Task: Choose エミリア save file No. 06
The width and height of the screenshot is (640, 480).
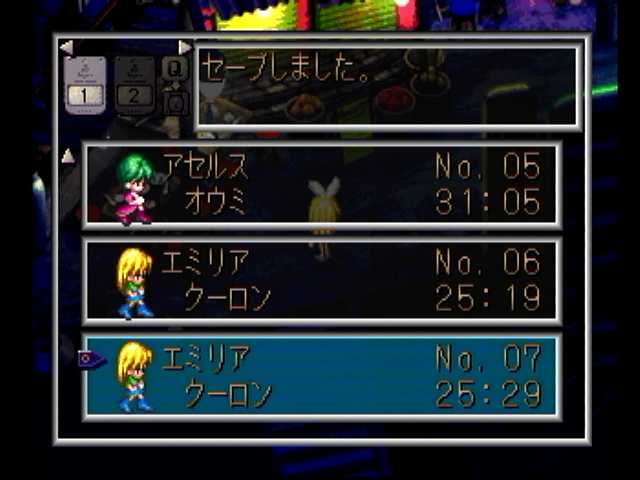Action: click(x=321, y=281)
